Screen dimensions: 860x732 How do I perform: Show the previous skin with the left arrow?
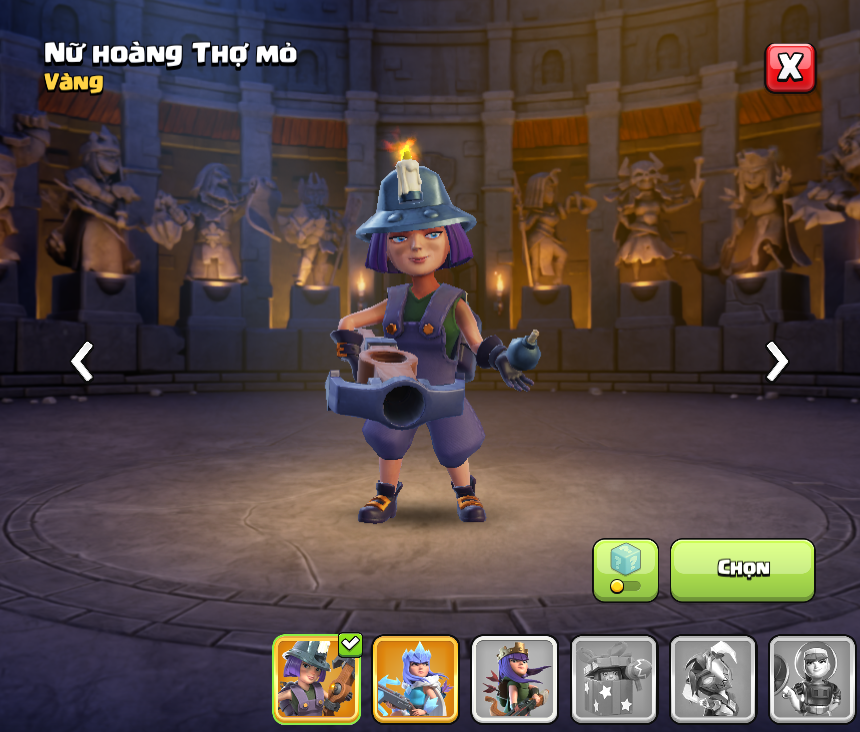coord(82,361)
